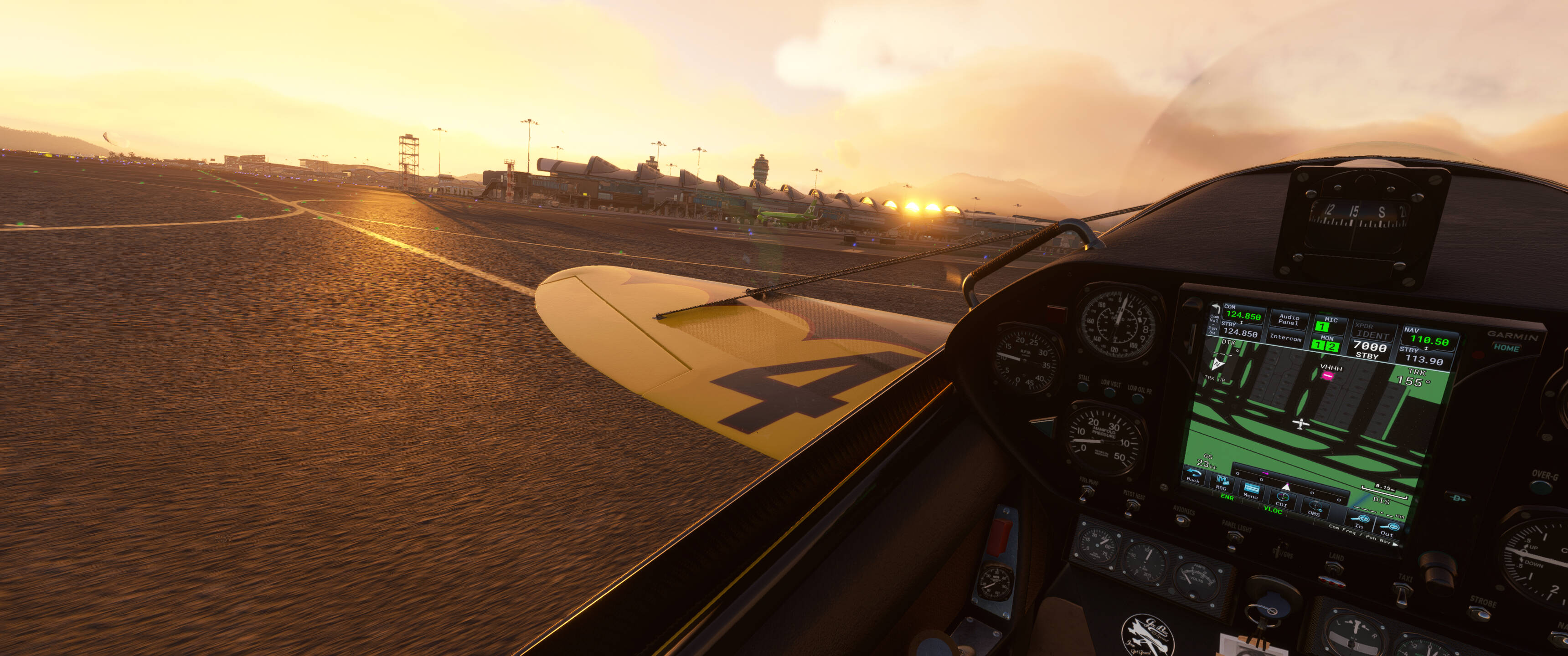Screen dimensions: 1568x656
Task: Zoom the map Out
Action: pos(1389,528)
